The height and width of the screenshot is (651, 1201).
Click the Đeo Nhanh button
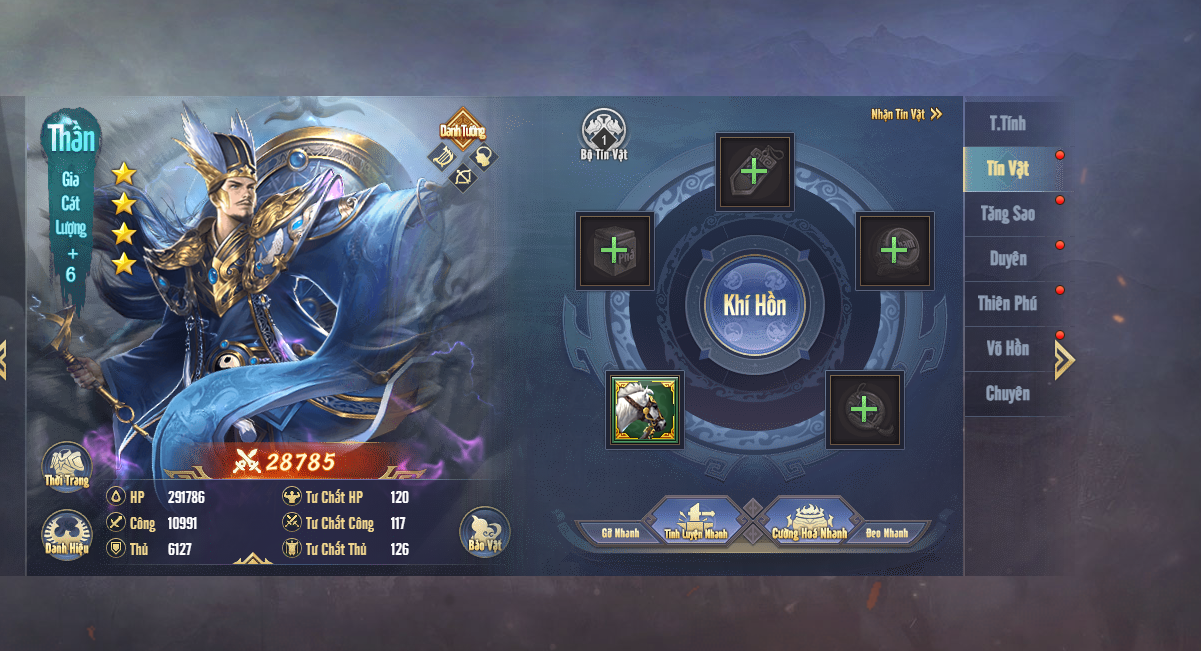[x=887, y=533]
